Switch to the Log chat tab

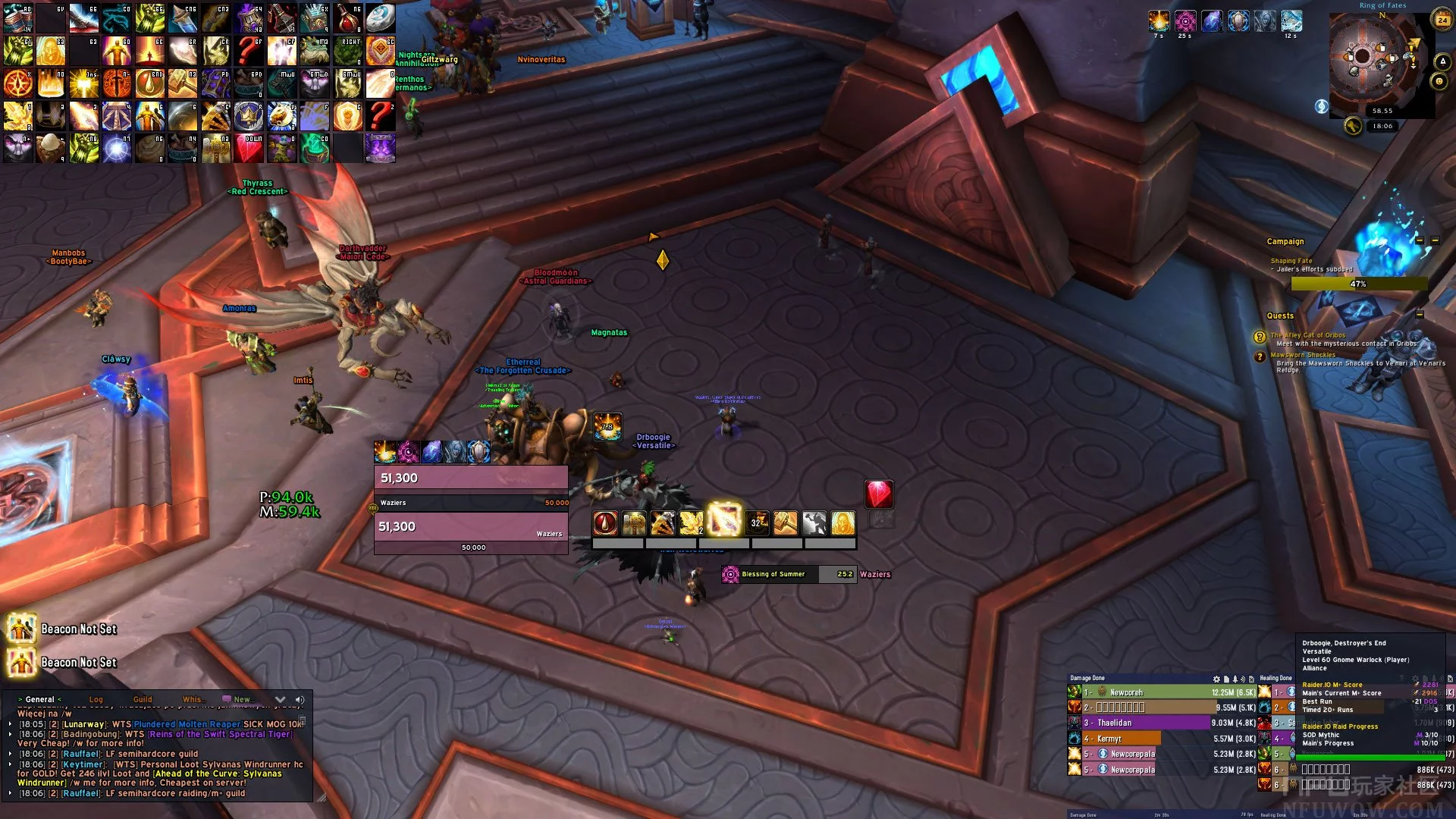(96, 699)
